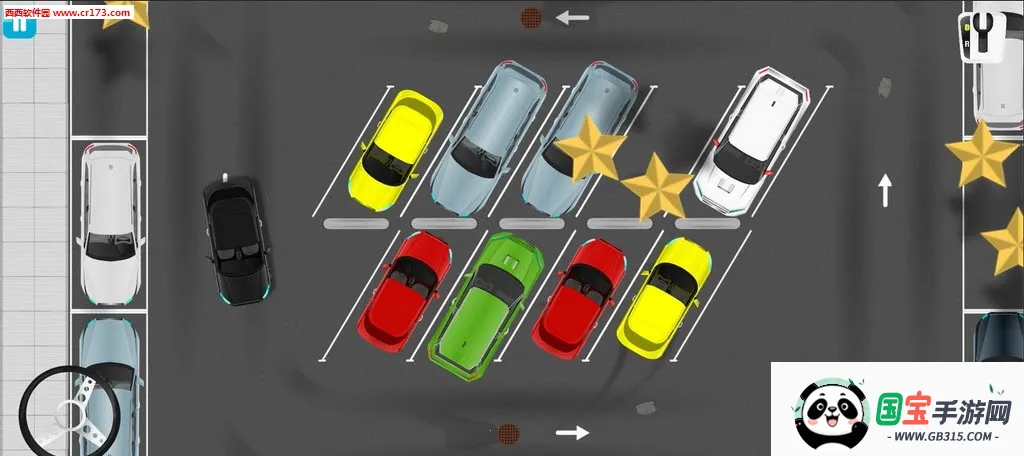
Task: Pause the game with the blue button
Action: click(x=19, y=25)
